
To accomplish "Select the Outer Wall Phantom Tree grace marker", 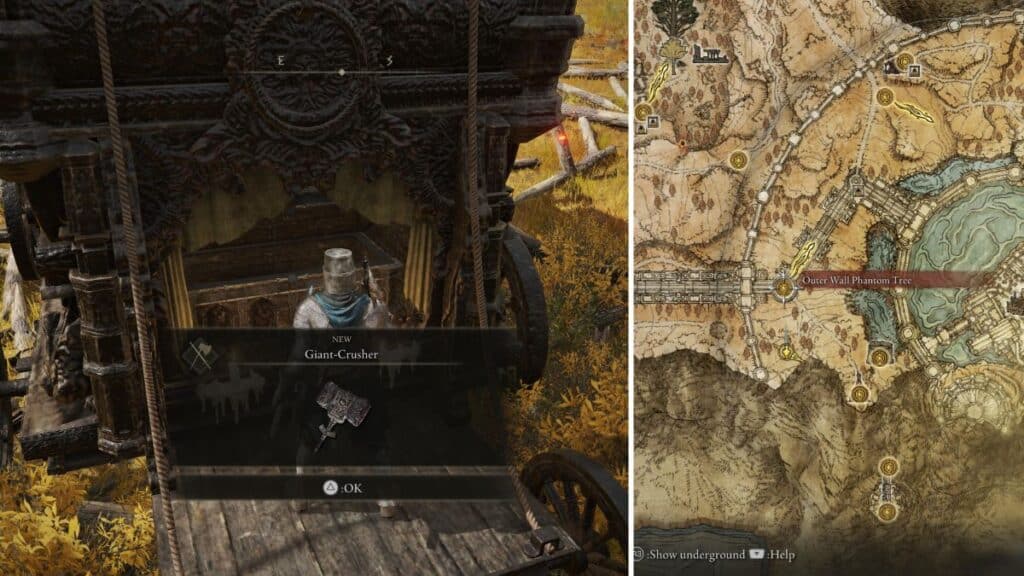I will pos(784,288).
